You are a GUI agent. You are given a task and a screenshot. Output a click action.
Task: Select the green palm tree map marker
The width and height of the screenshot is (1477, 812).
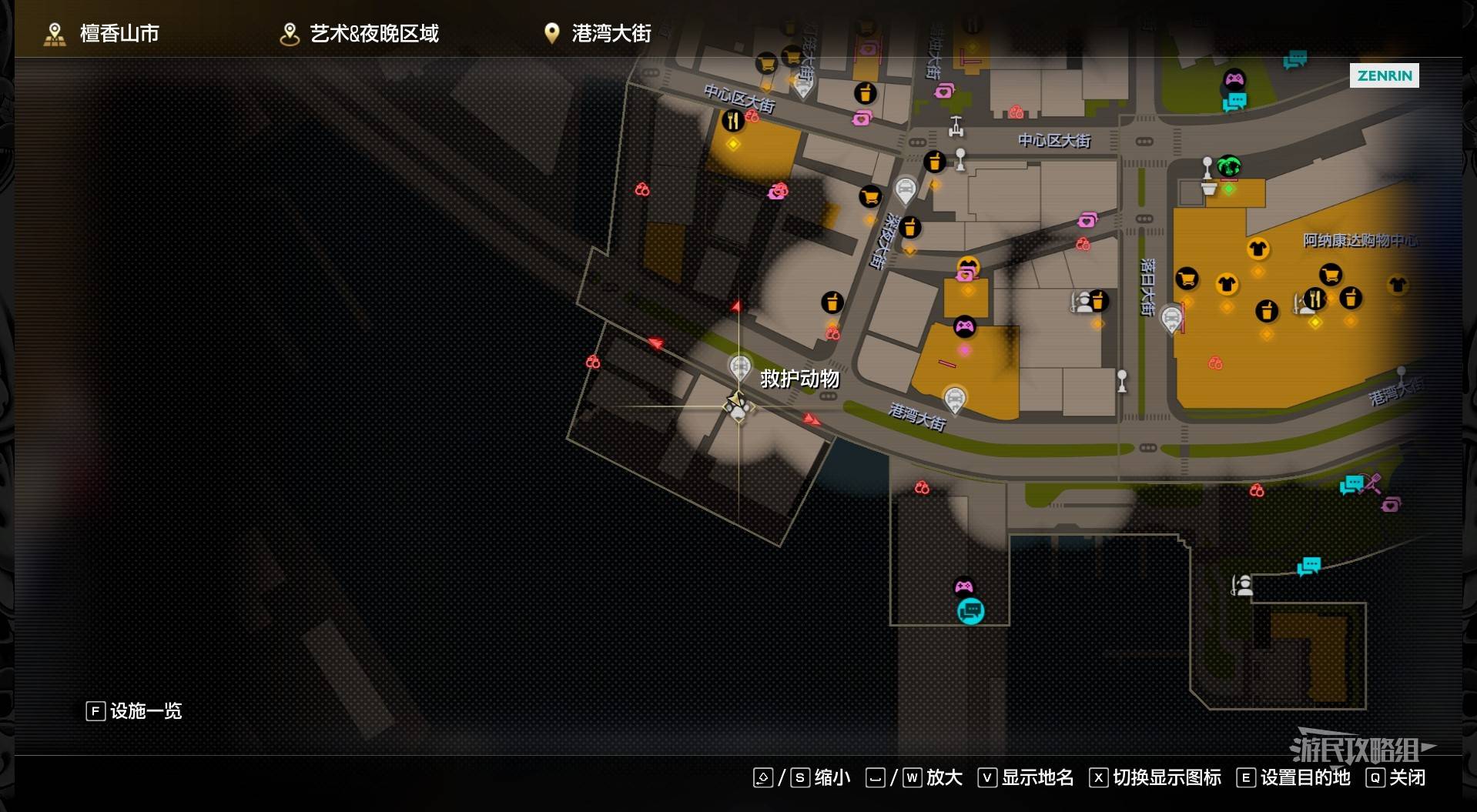tap(1229, 165)
